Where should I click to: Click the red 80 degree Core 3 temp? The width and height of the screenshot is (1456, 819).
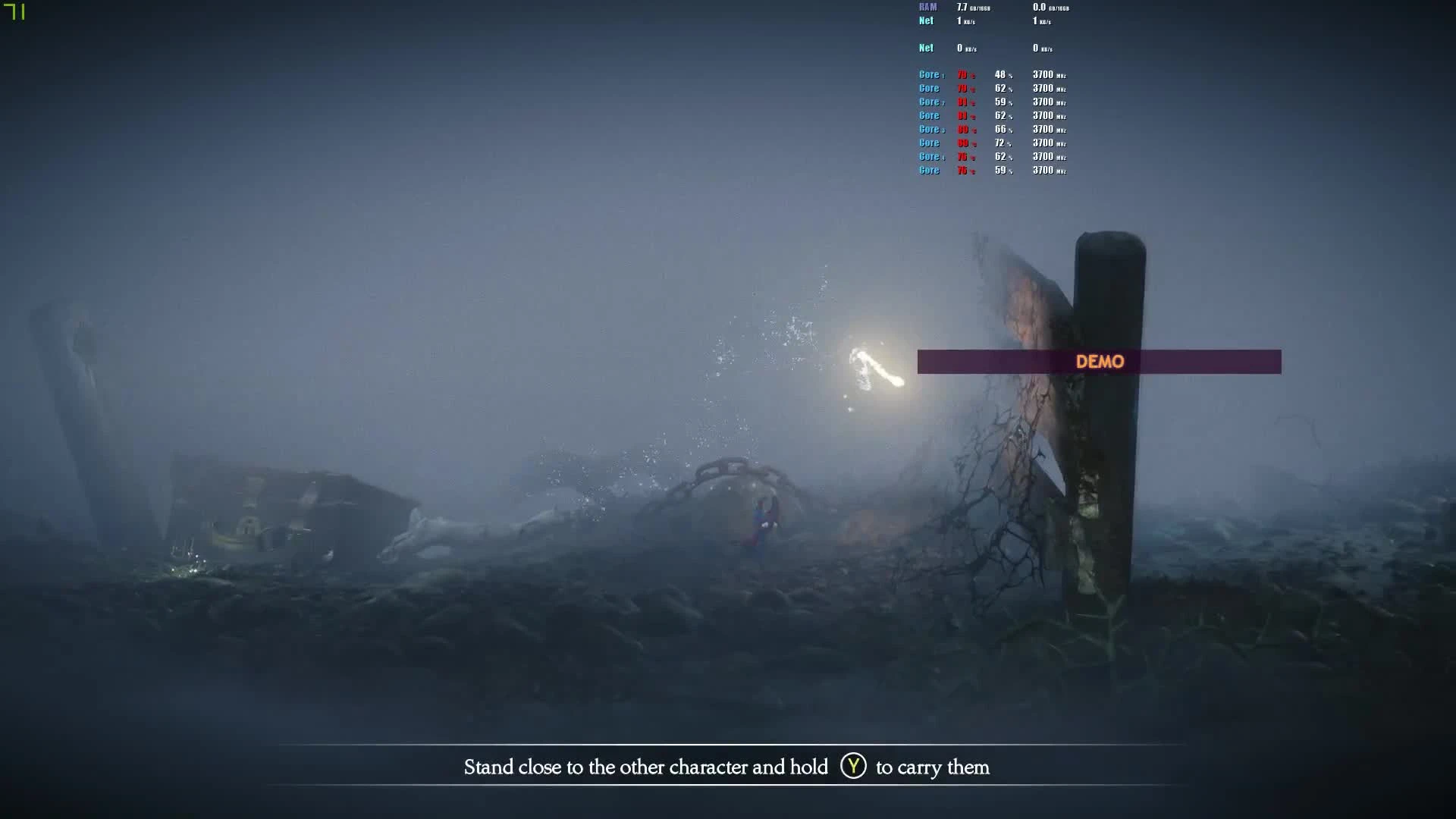[x=962, y=129]
